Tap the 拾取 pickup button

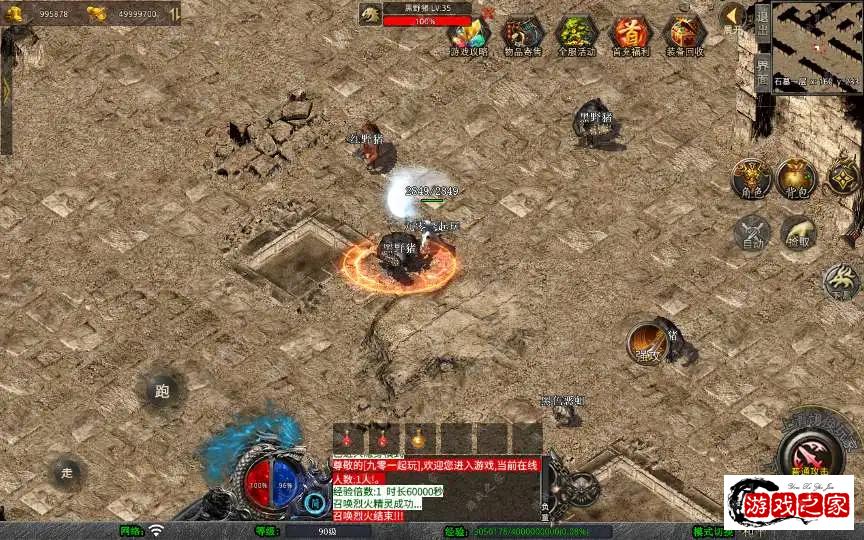798,233
